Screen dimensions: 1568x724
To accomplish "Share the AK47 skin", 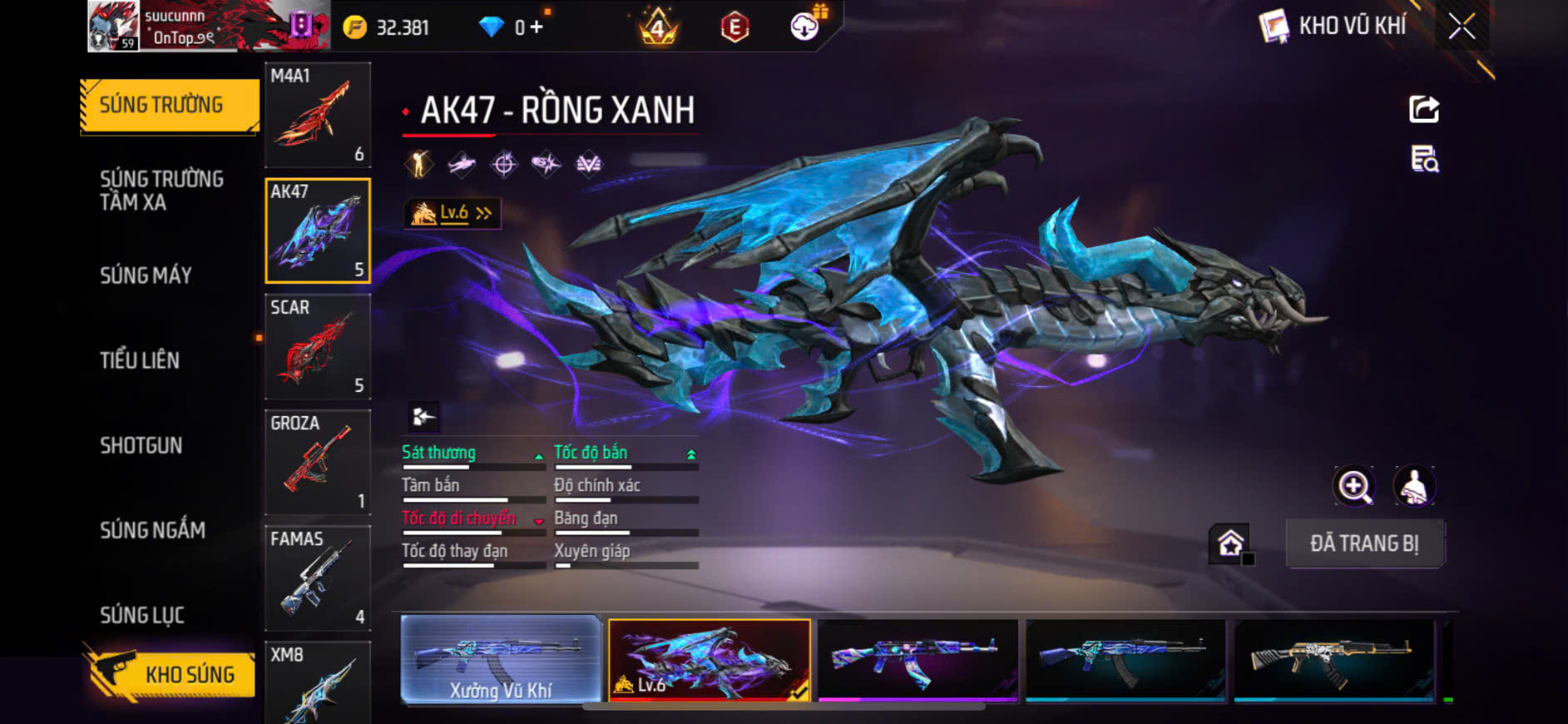I will [1423, 109].
